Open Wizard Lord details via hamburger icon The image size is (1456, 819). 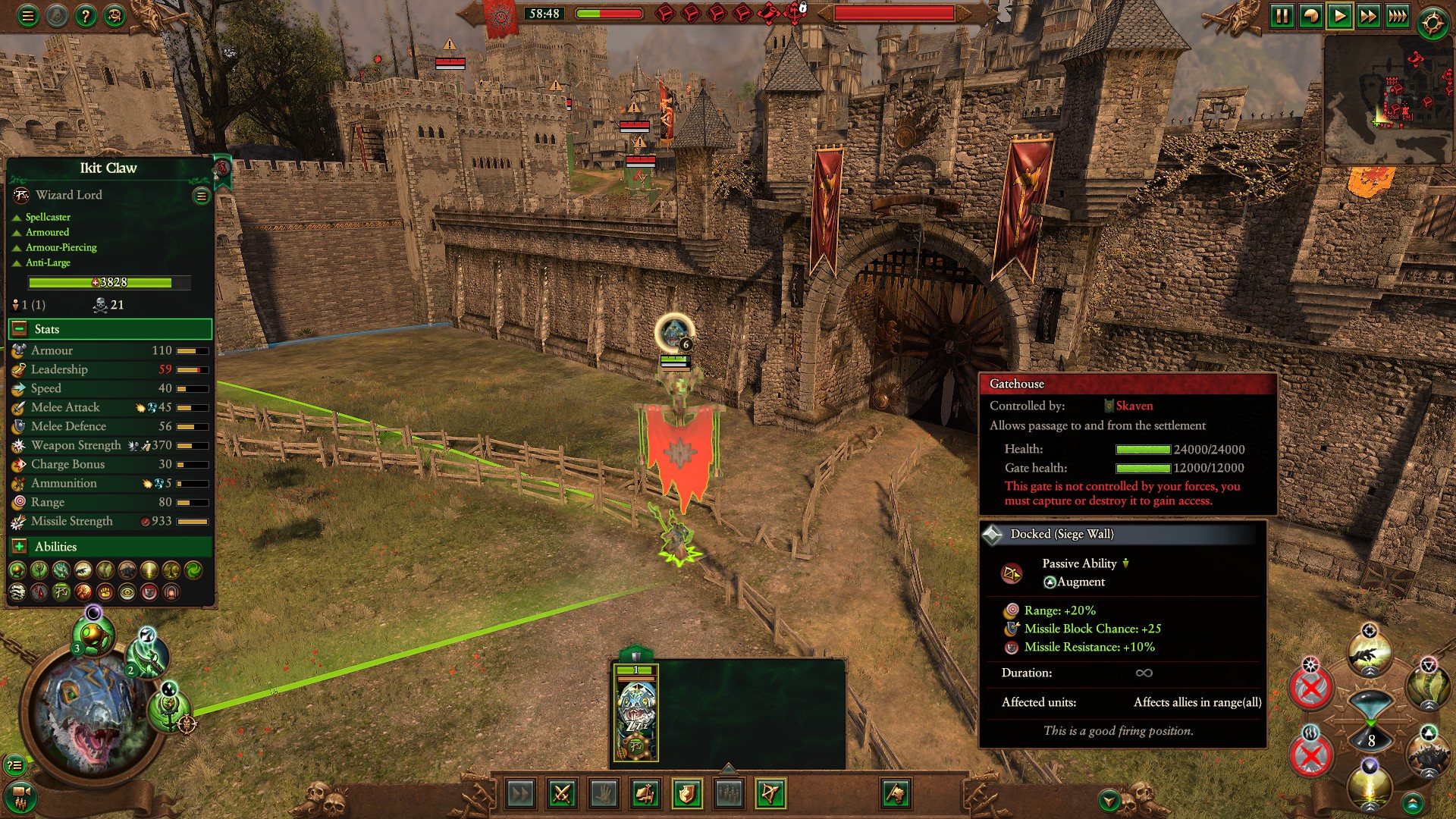[x=201, y=196]
